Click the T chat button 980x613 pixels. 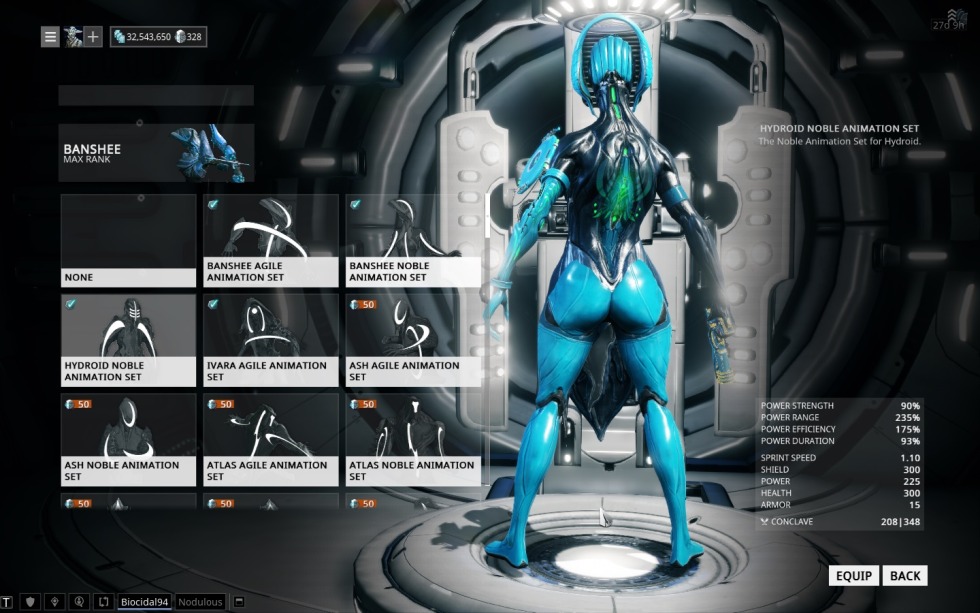pos(7,602)
